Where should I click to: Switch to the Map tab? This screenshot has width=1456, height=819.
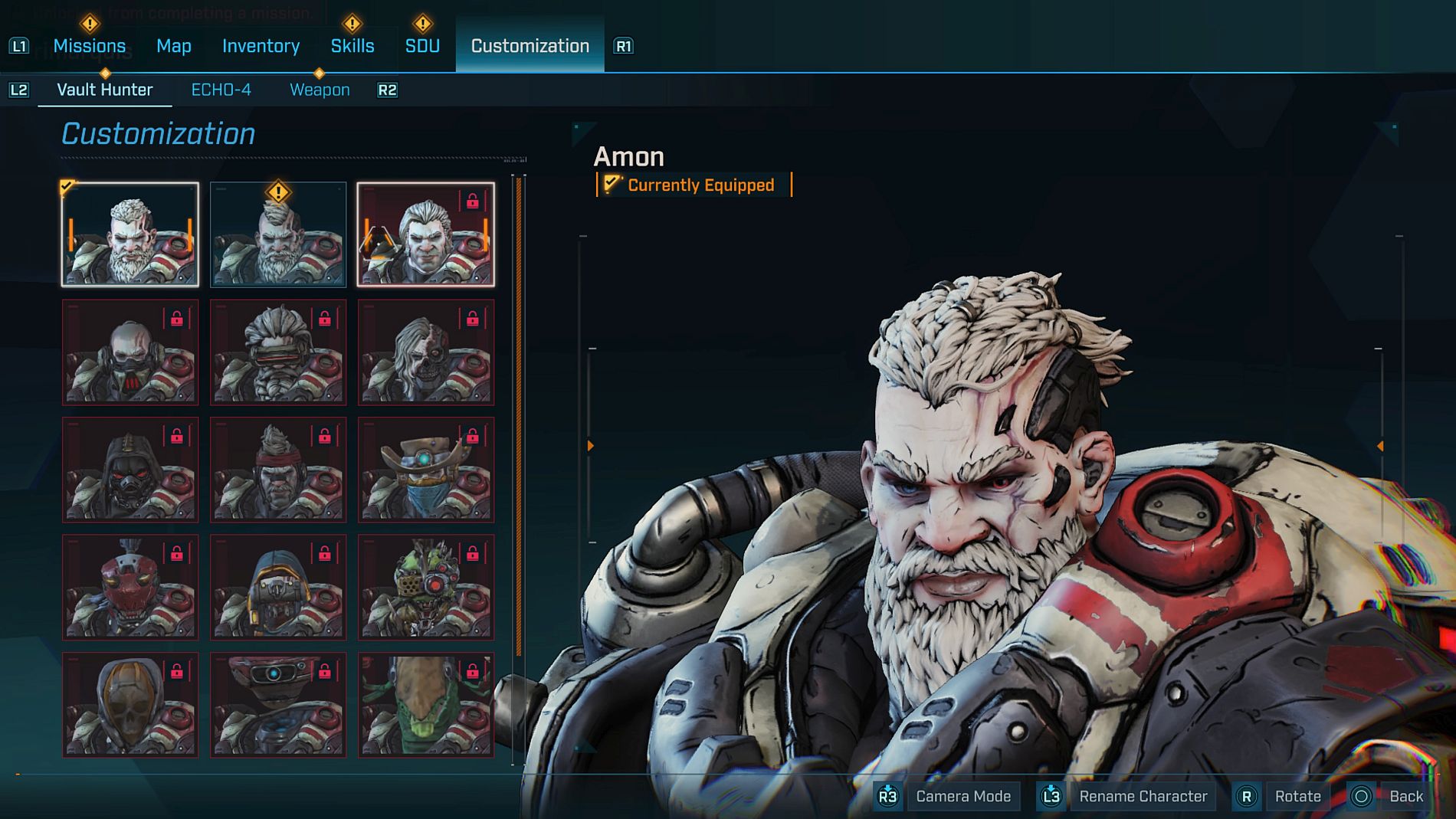click(174, 46)
